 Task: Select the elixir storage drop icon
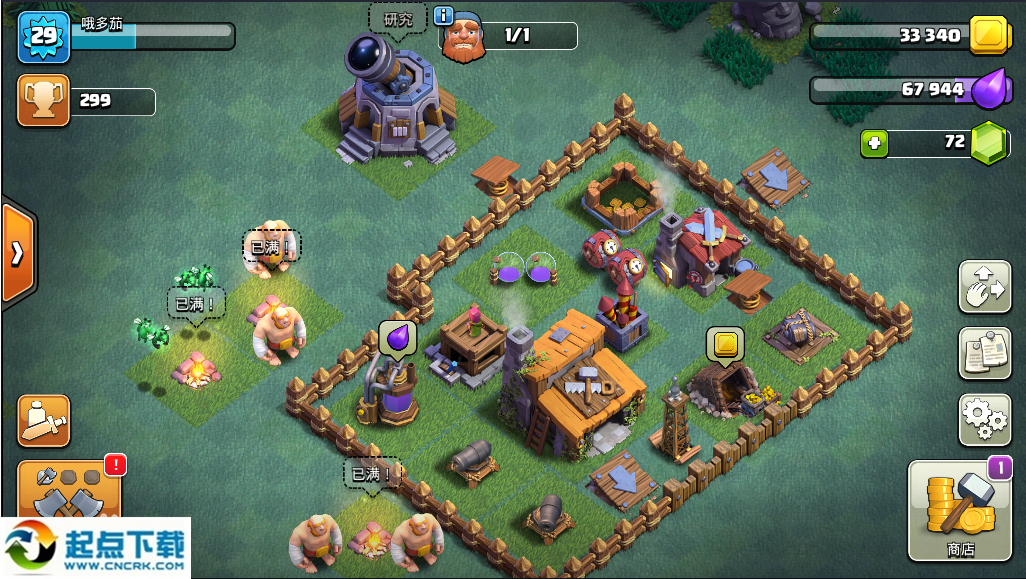[989, 90]
